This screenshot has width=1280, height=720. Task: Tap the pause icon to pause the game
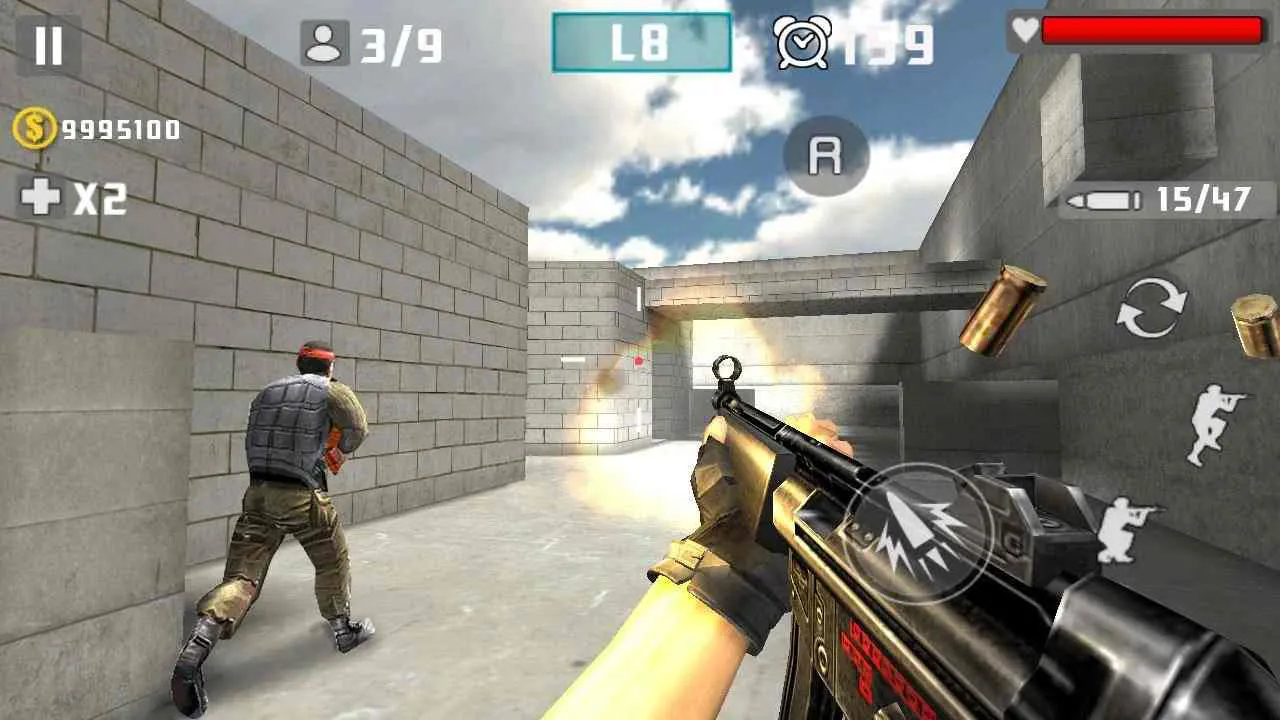(47, 42)
